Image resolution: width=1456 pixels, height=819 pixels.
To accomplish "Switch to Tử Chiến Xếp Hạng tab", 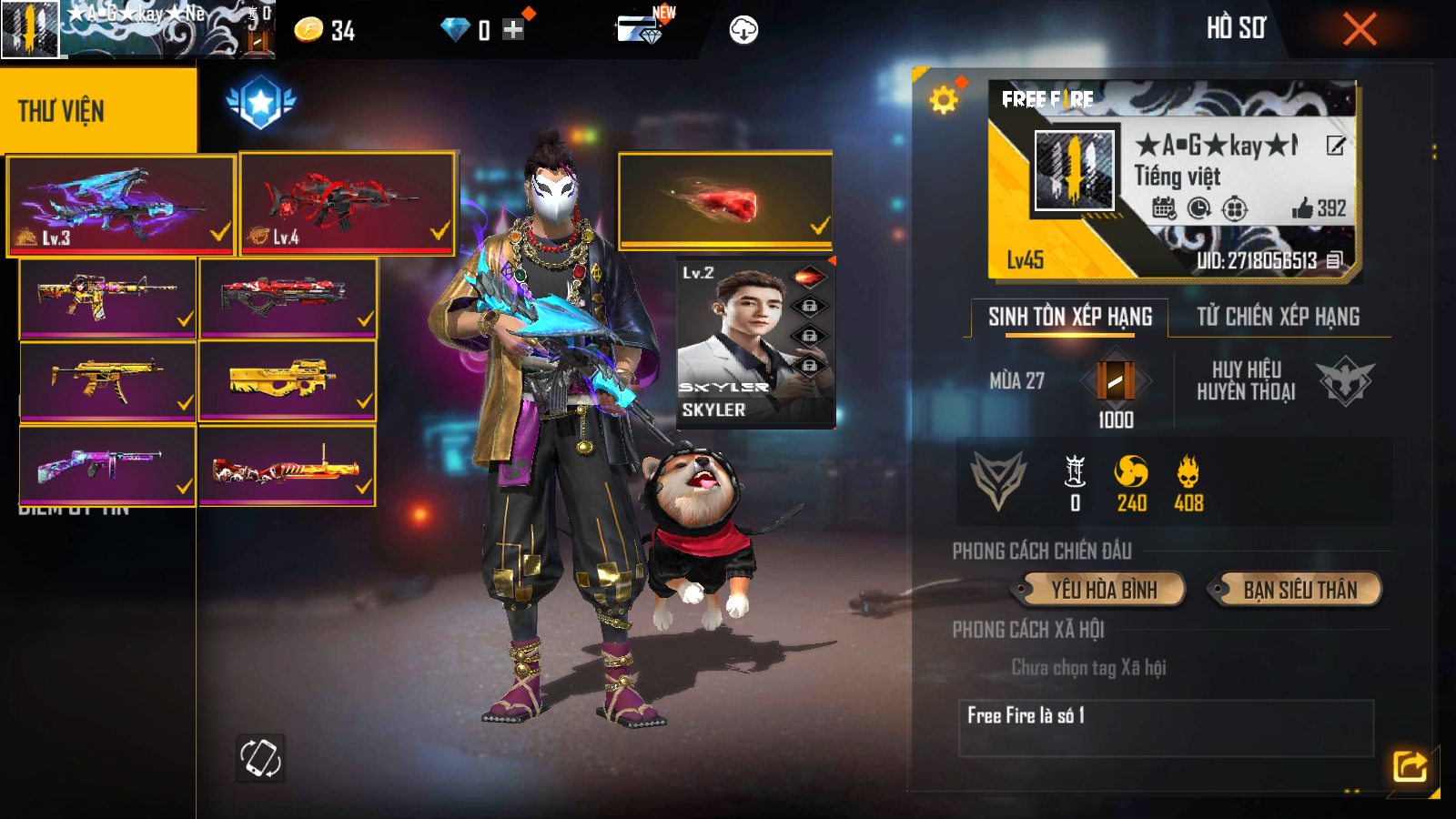I will pyautogui.click(x=1278, y=317).
